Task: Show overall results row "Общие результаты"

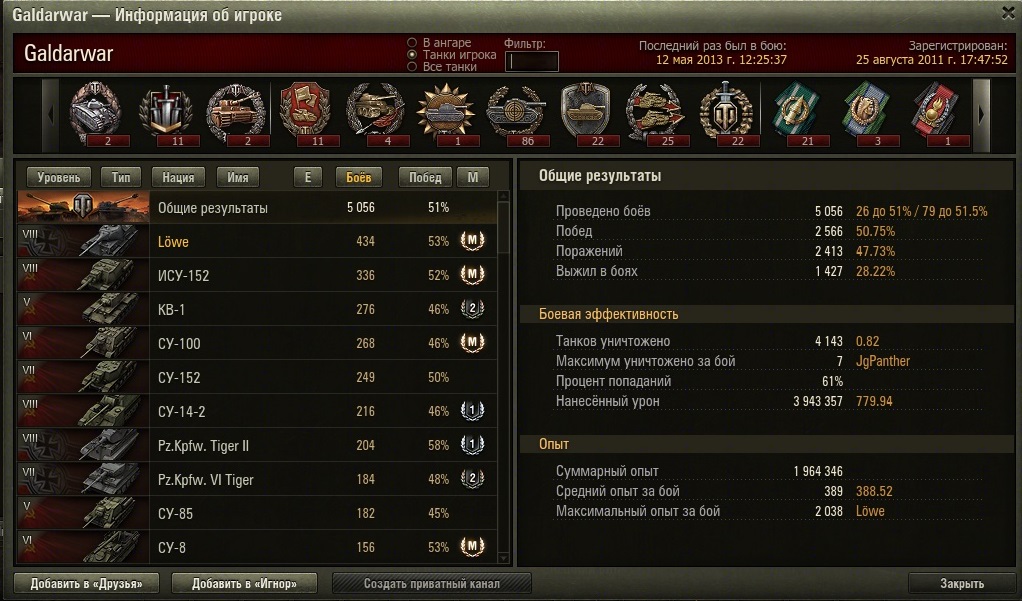Action: coord(257,208)
